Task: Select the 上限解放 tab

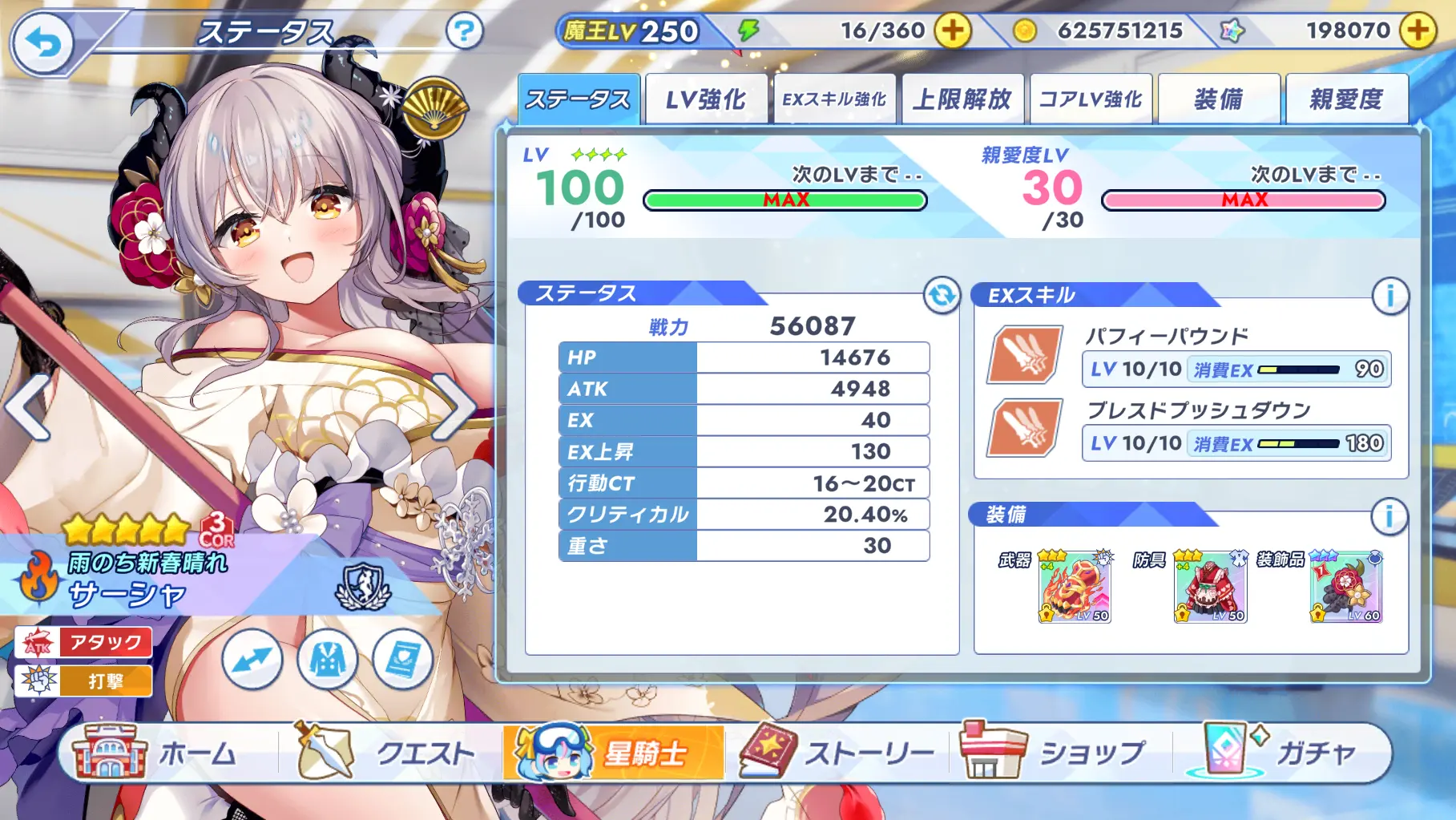Action: 962,99
